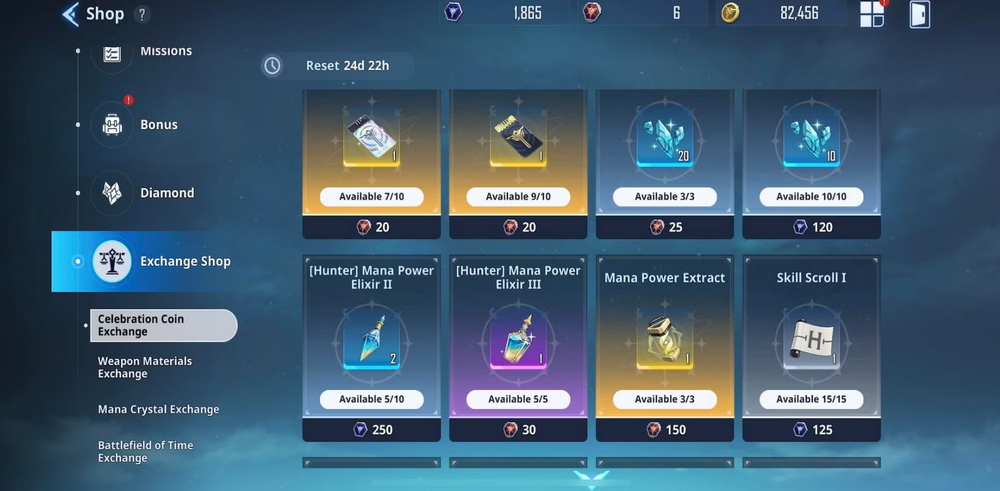Open the grid menu icon
1000x491 pixels.
tap(872, 14)
